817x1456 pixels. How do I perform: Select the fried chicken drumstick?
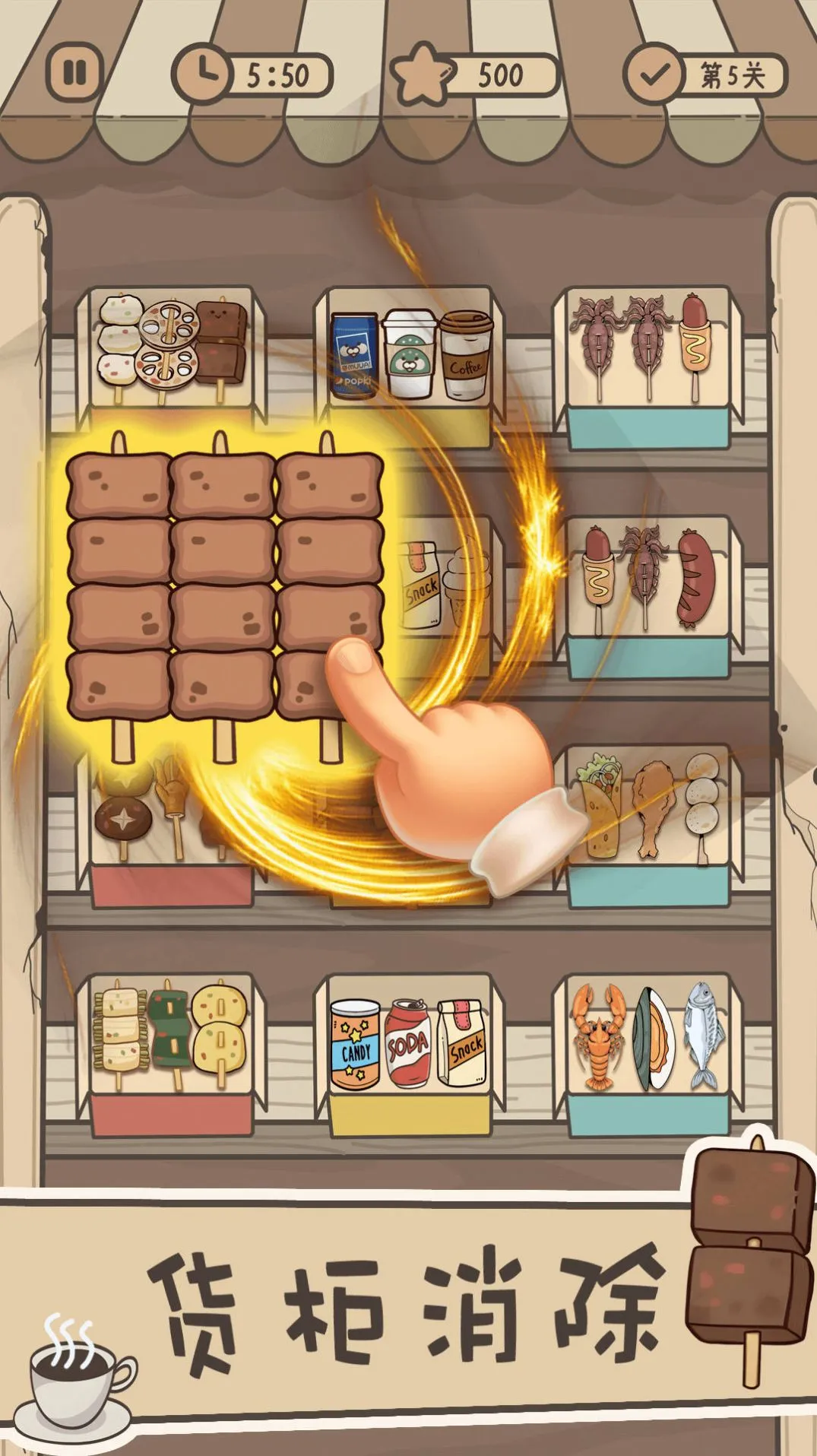(651, 807)
